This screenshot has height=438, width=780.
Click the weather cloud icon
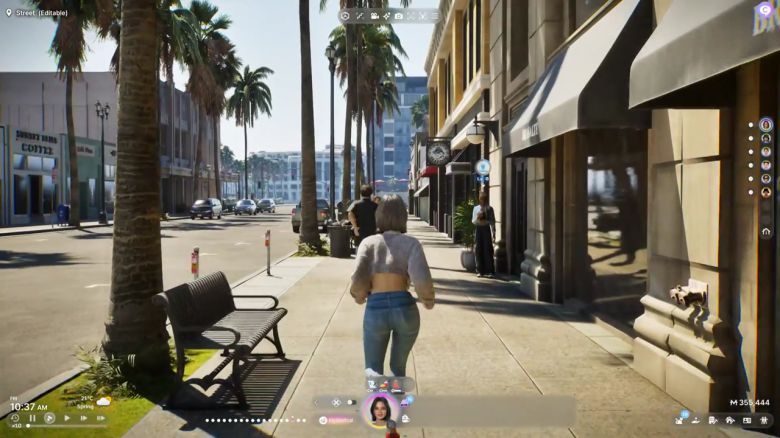(103, 401)
